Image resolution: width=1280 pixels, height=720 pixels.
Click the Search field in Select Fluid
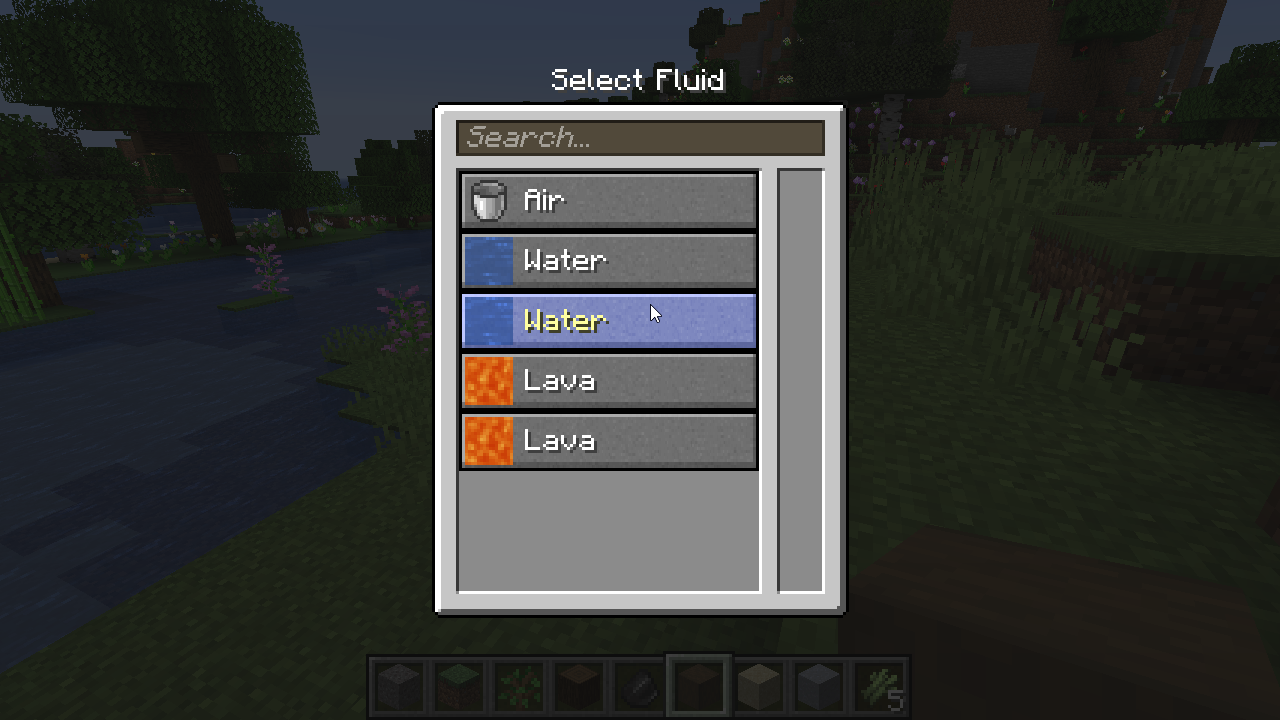640,138
